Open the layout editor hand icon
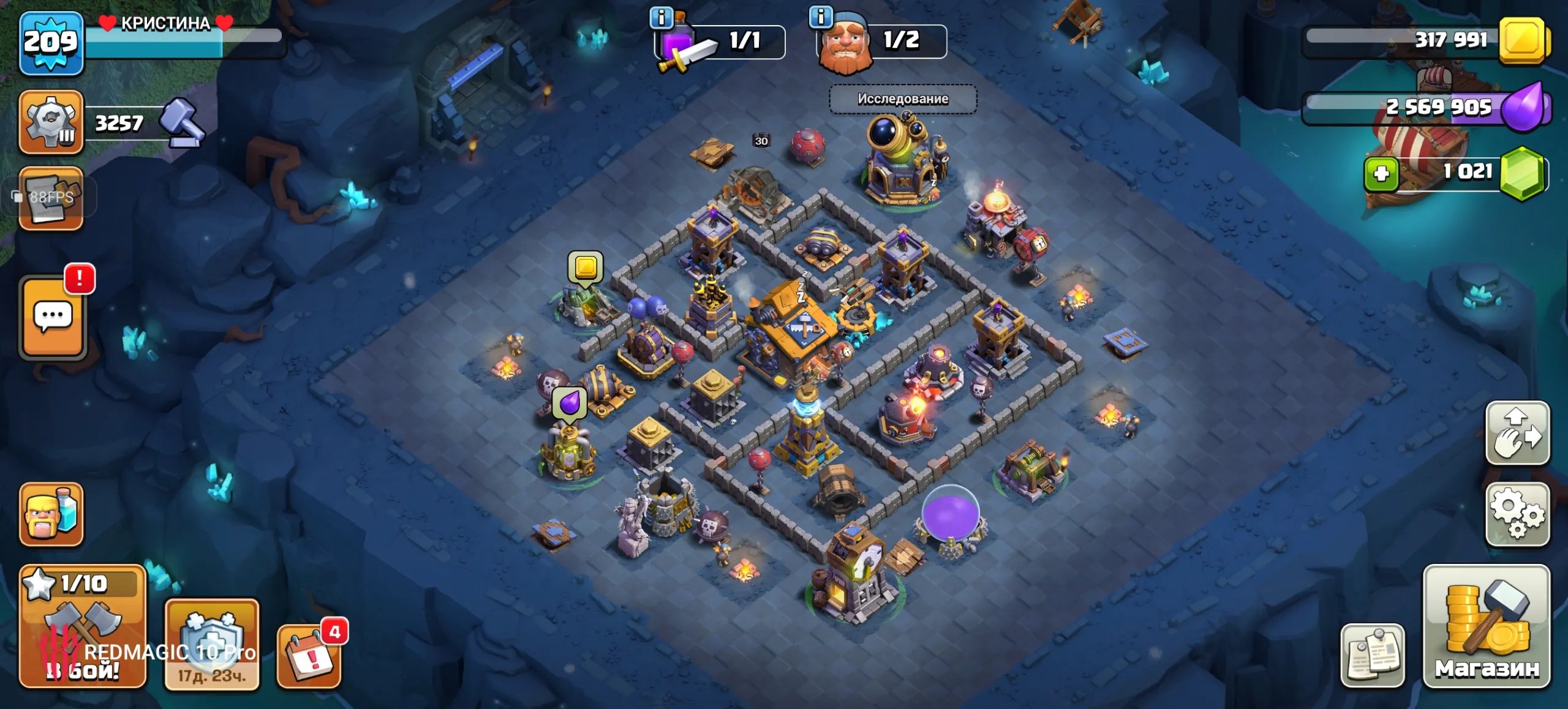 coord(1517,433)
